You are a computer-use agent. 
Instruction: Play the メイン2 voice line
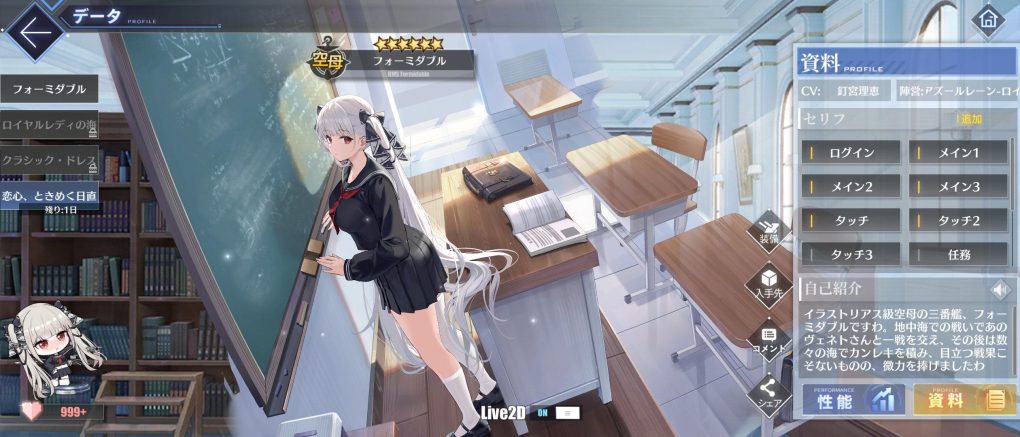(x=851, y=186)
